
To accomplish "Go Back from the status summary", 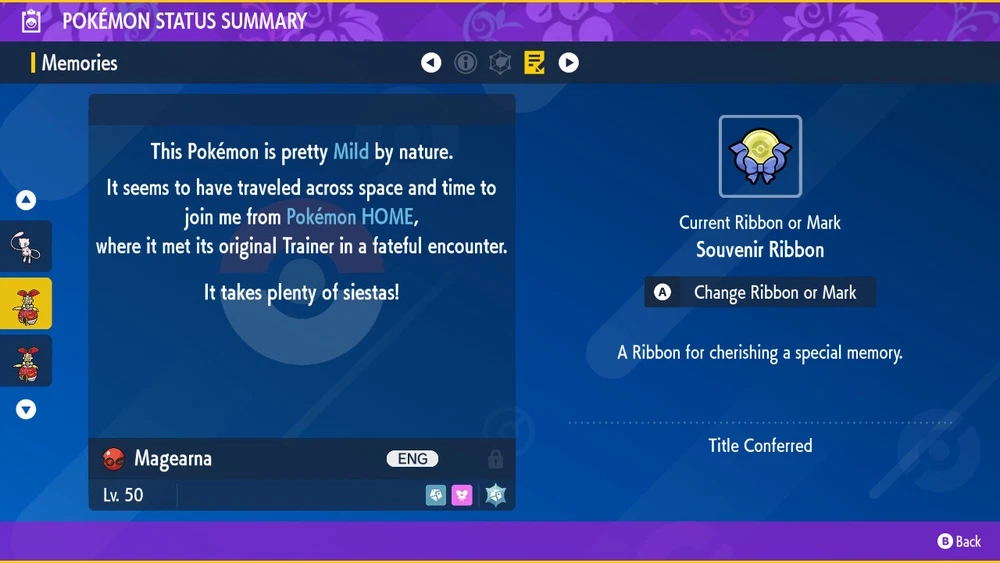I will pos(959,541).
